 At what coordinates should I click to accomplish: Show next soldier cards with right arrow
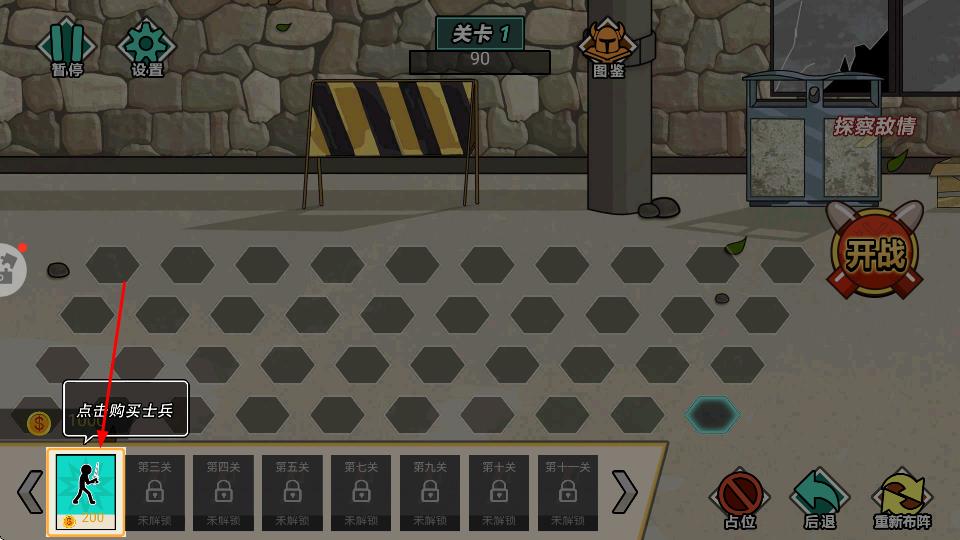click(x=624, y=491)
